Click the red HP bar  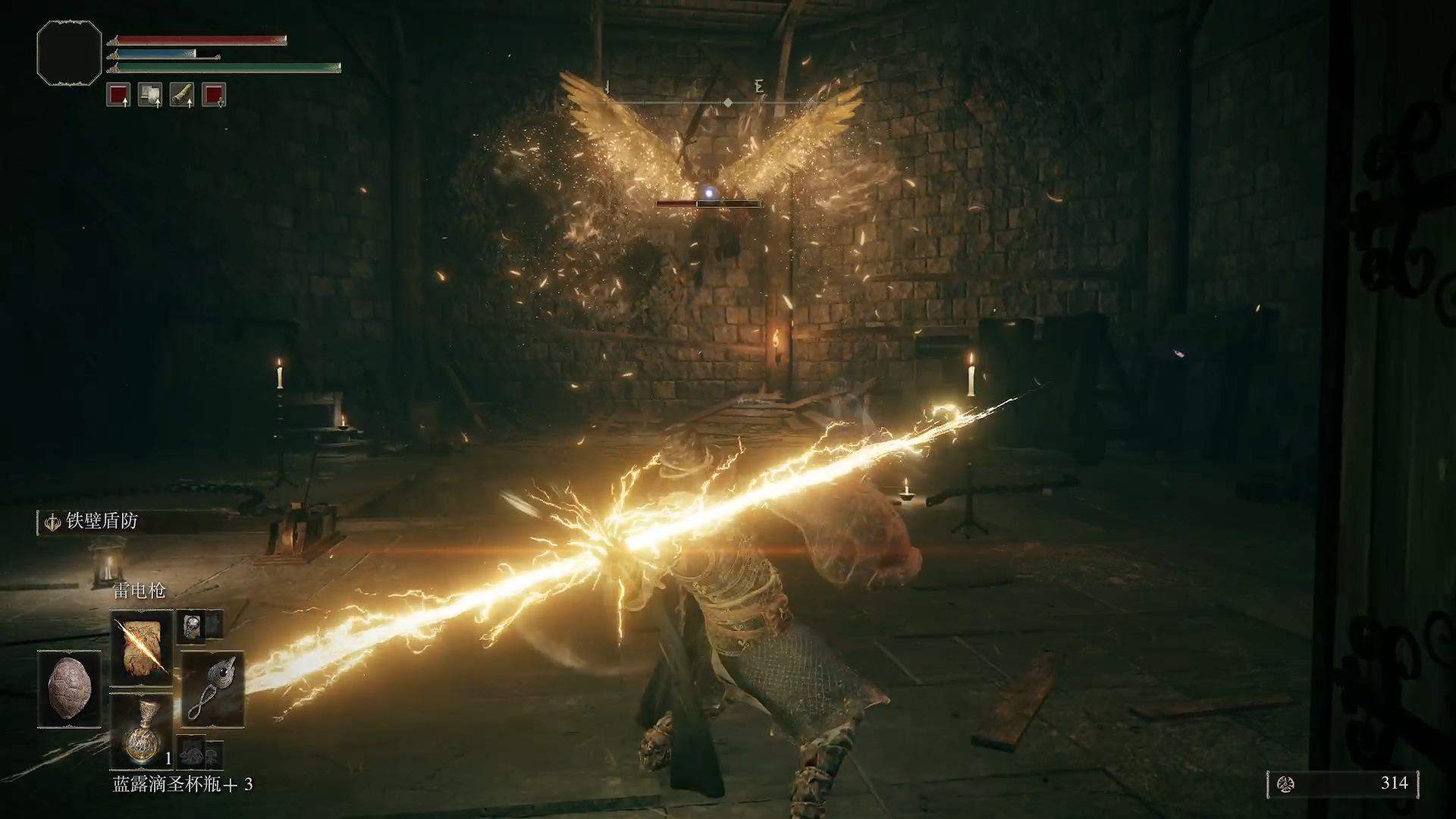[197, 39]
